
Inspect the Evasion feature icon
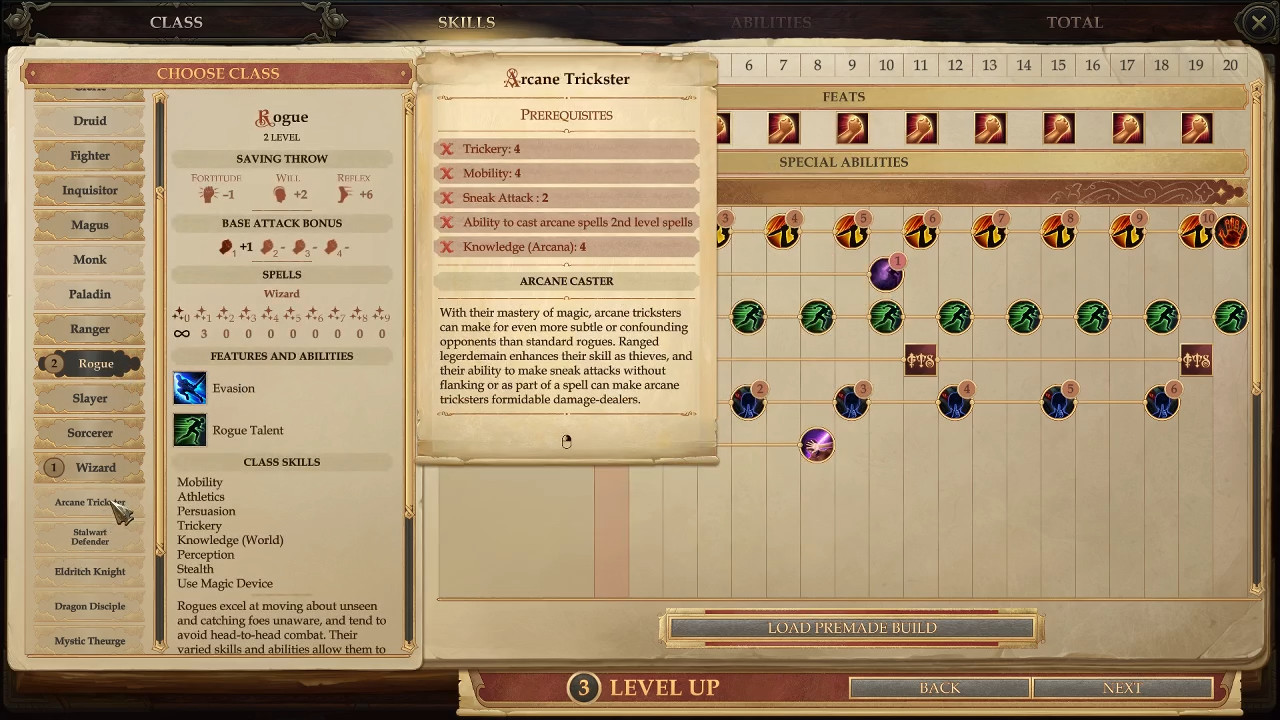click(x=190, y=388)
